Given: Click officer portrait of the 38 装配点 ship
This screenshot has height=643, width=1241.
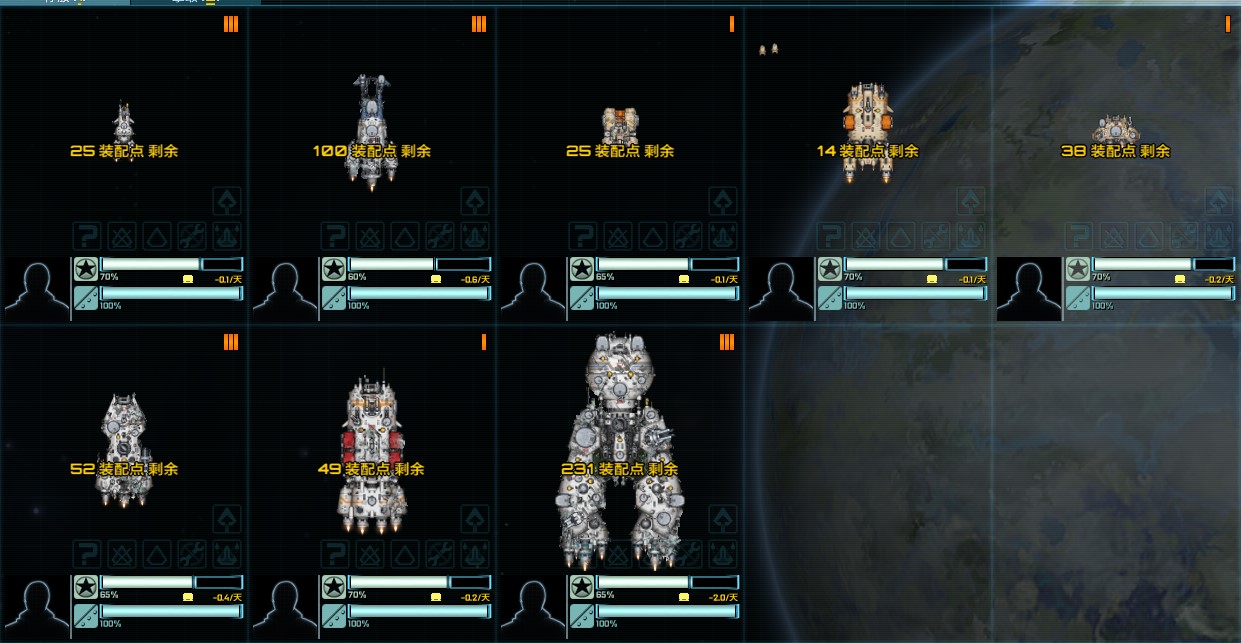Looking at the screenshot, I should coord(1028,289).
